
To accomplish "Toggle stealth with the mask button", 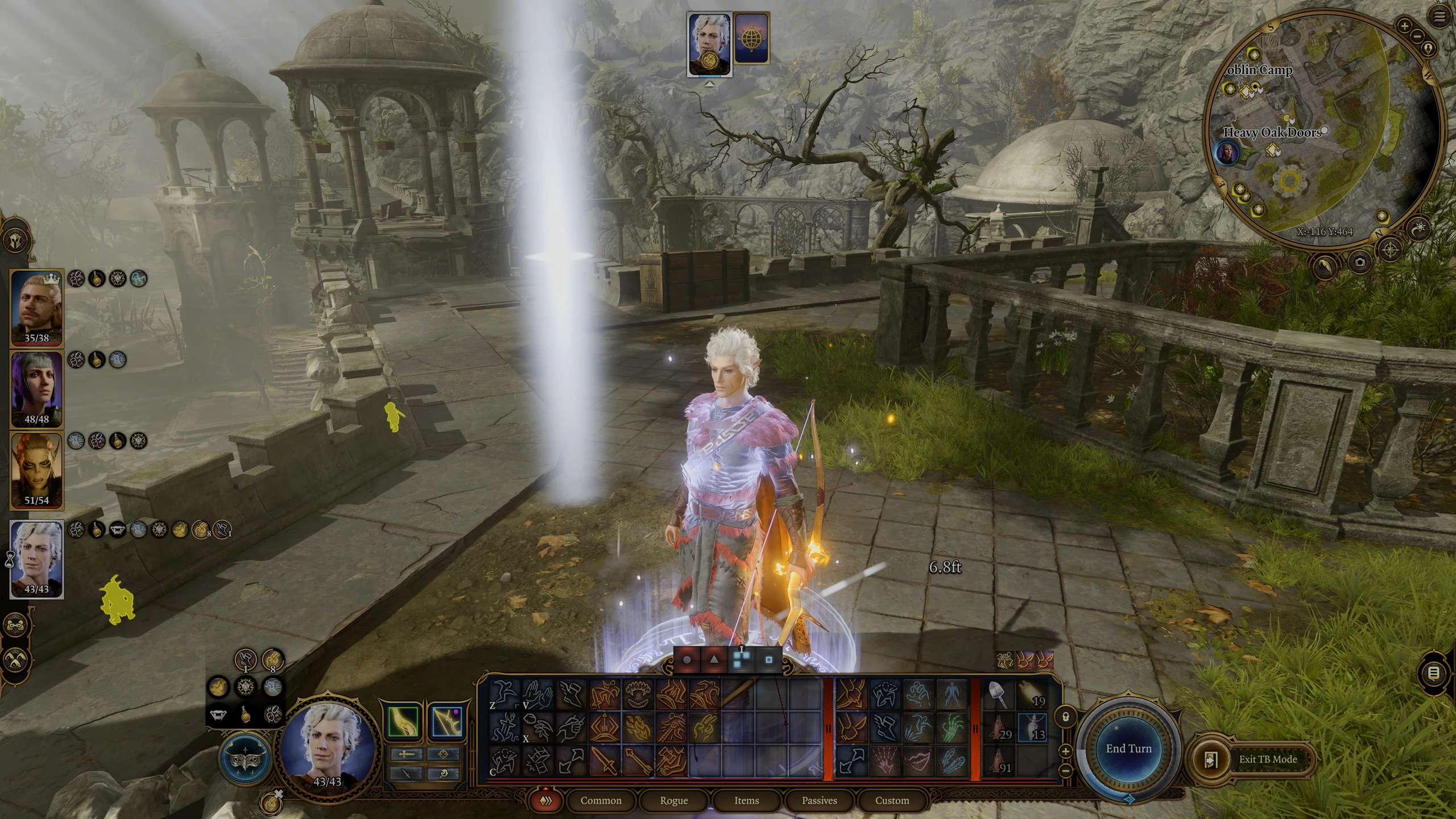I will 247,760.
